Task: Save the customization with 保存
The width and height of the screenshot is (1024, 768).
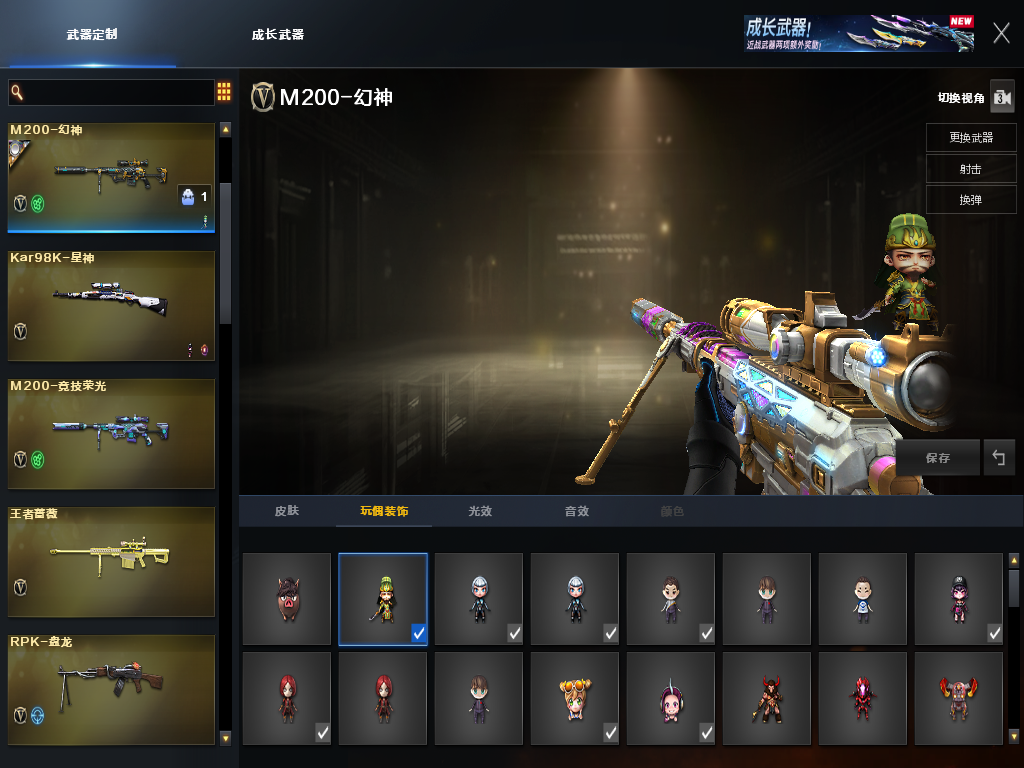Action: click(x=937, y=458)
